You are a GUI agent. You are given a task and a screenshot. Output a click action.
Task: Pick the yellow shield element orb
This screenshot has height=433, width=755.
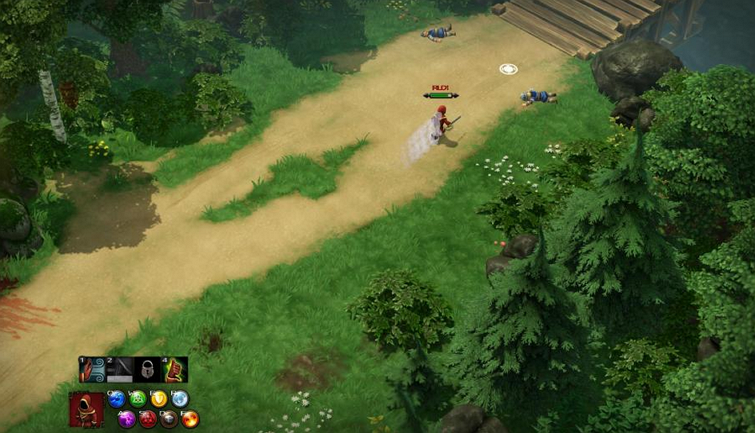(x=159, y=399)
